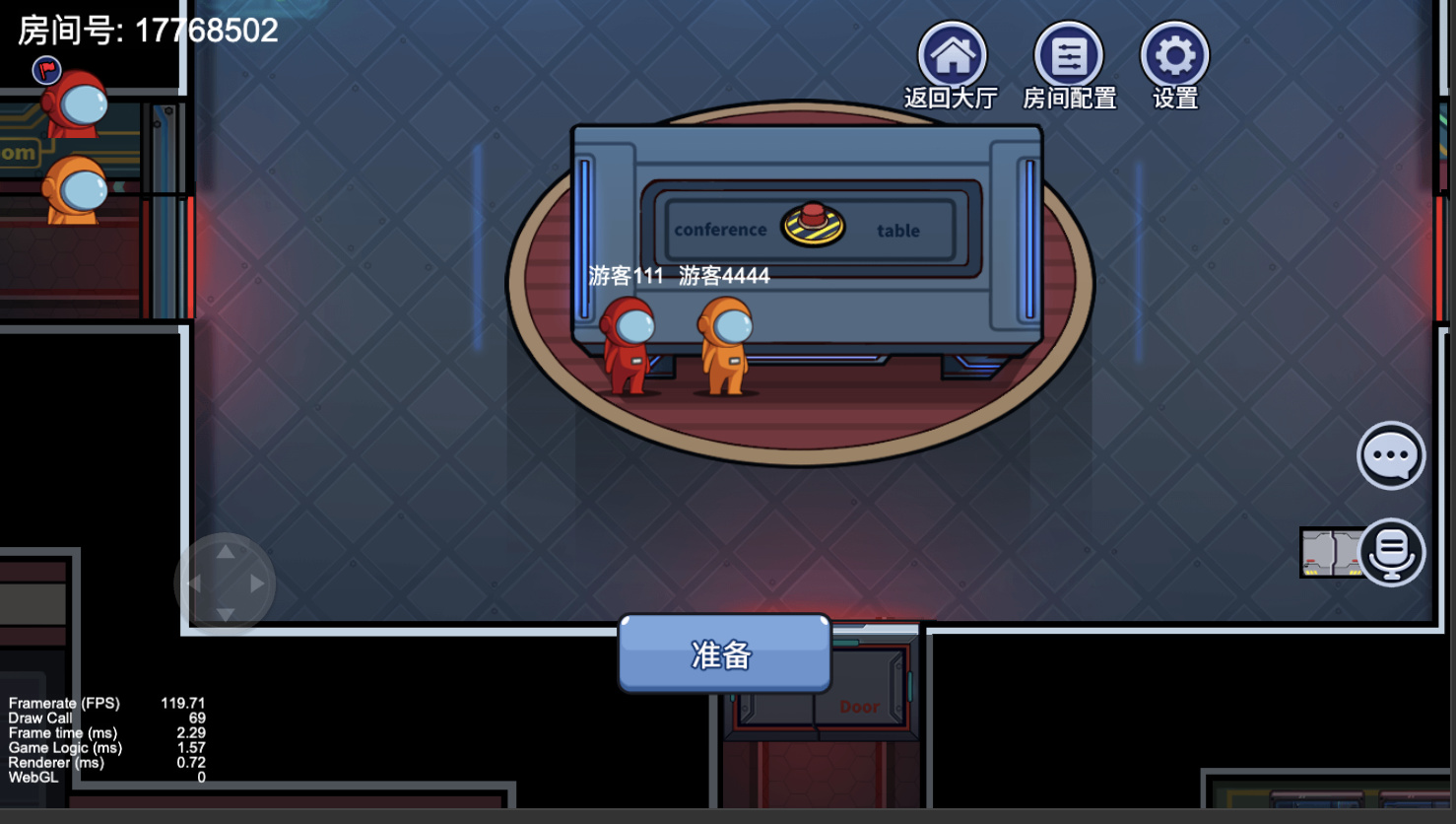Select the orange player avatar in player list

(x=75, y=189)
